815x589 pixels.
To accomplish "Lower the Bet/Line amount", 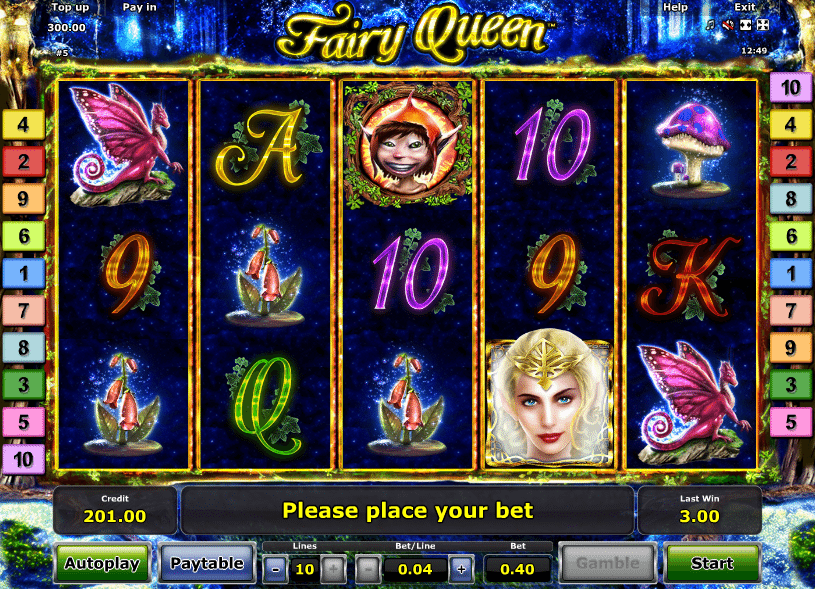I will tap(367, 569).
